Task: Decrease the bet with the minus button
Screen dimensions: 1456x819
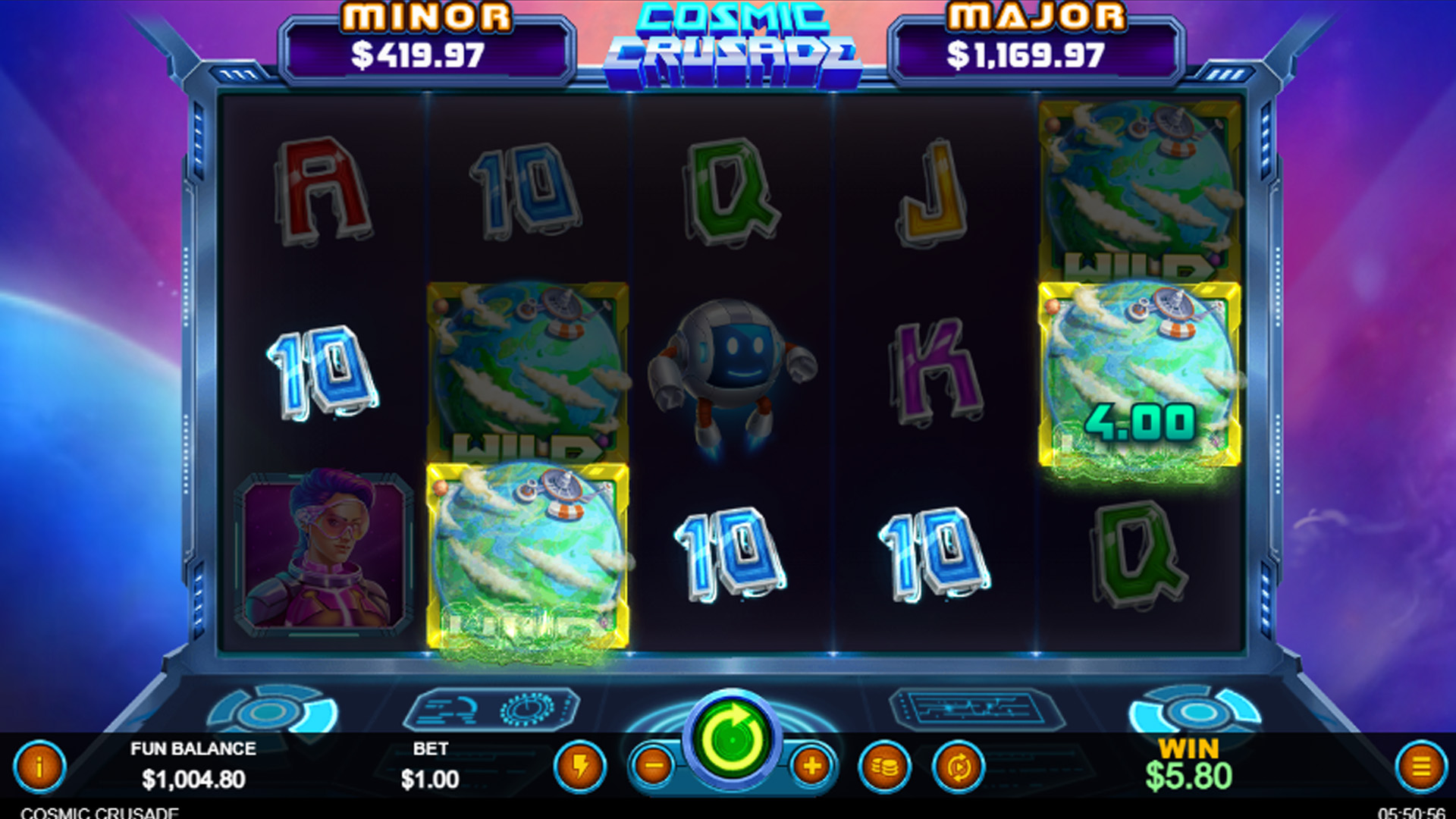Action: [x=654, y=767]
